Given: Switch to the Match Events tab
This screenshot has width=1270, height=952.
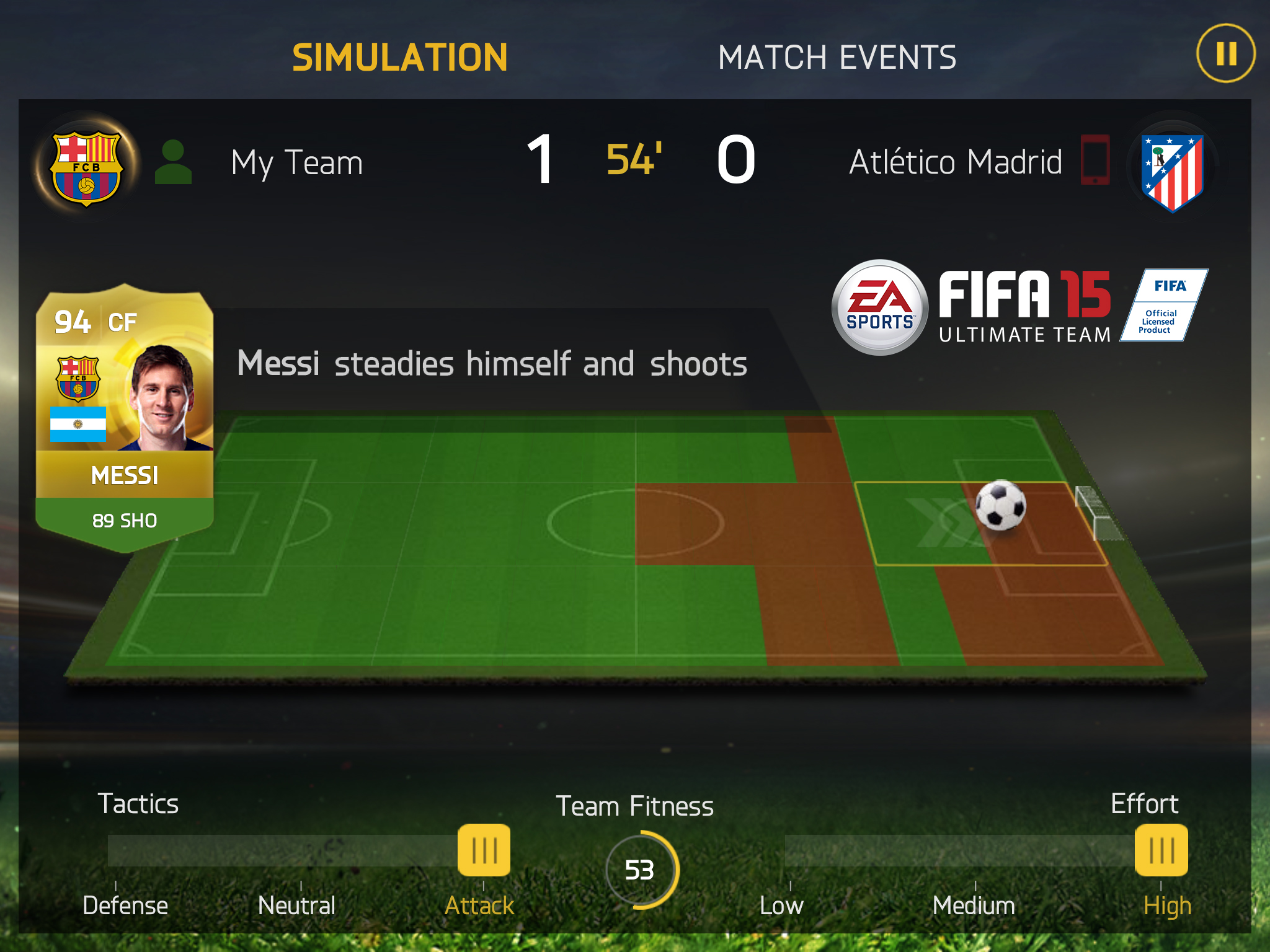Looking at the screenshot, I should tap(837, 58).
